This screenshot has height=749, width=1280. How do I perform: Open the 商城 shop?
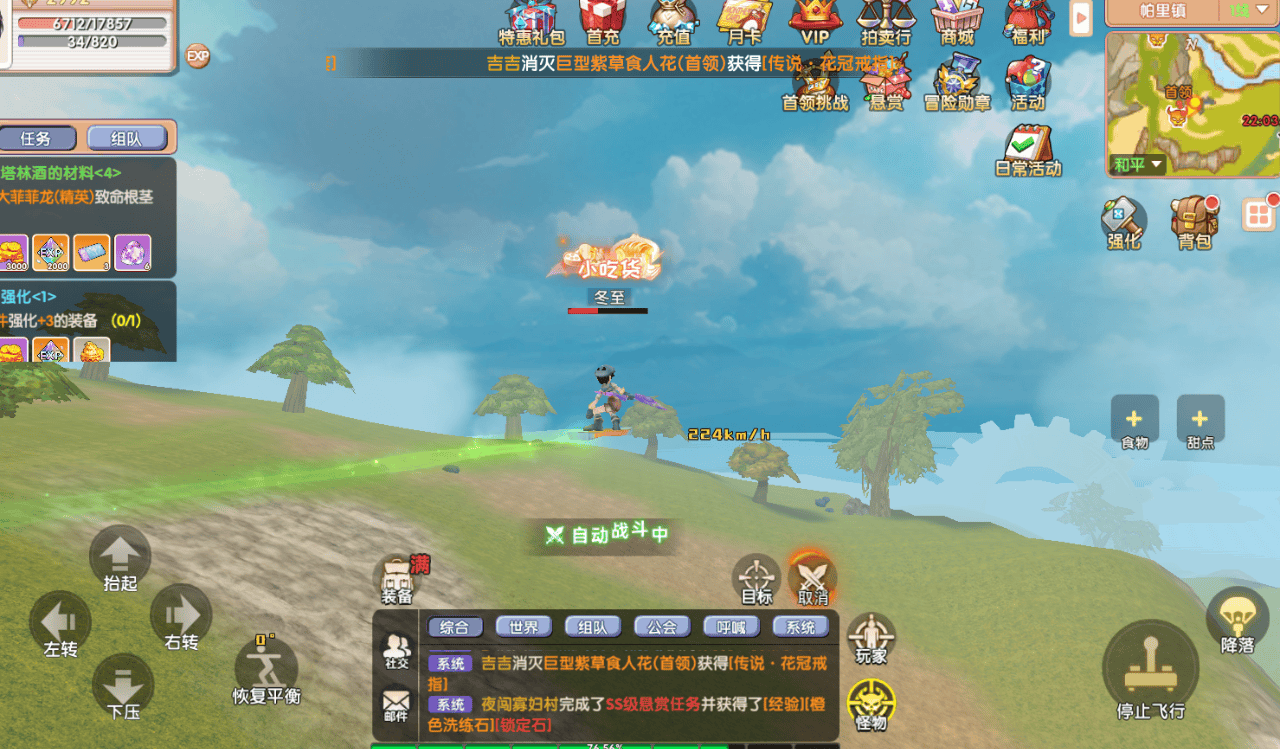pyautogui.click(x=957, y=20)
